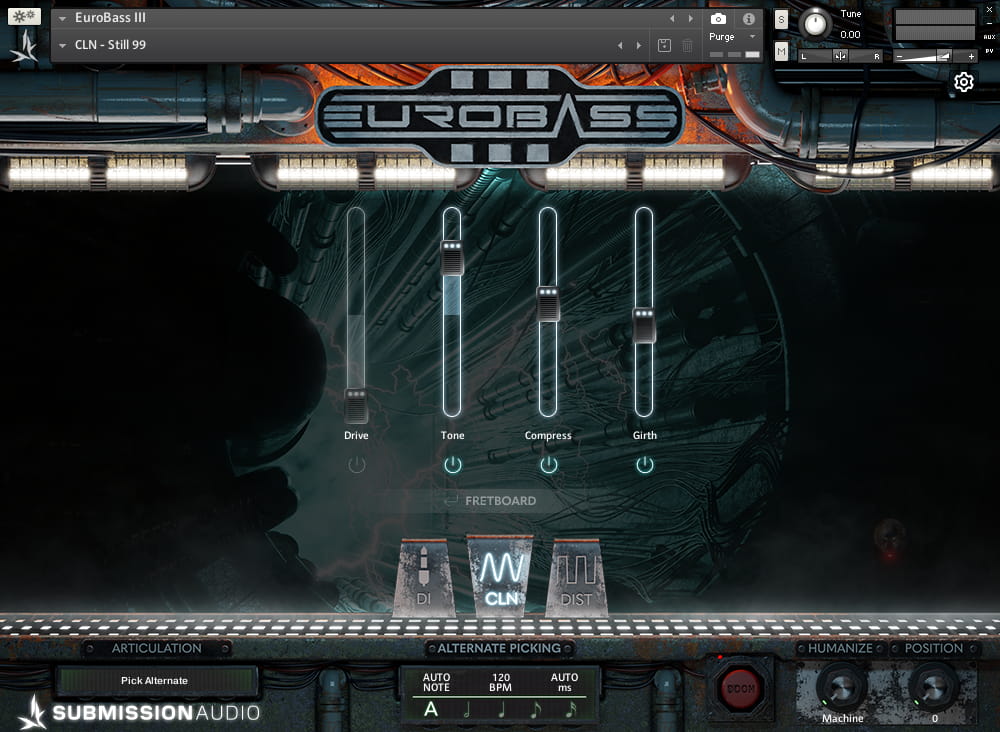Open the gear settings icon
This screenshot has height=732, width=1000.
964,82
